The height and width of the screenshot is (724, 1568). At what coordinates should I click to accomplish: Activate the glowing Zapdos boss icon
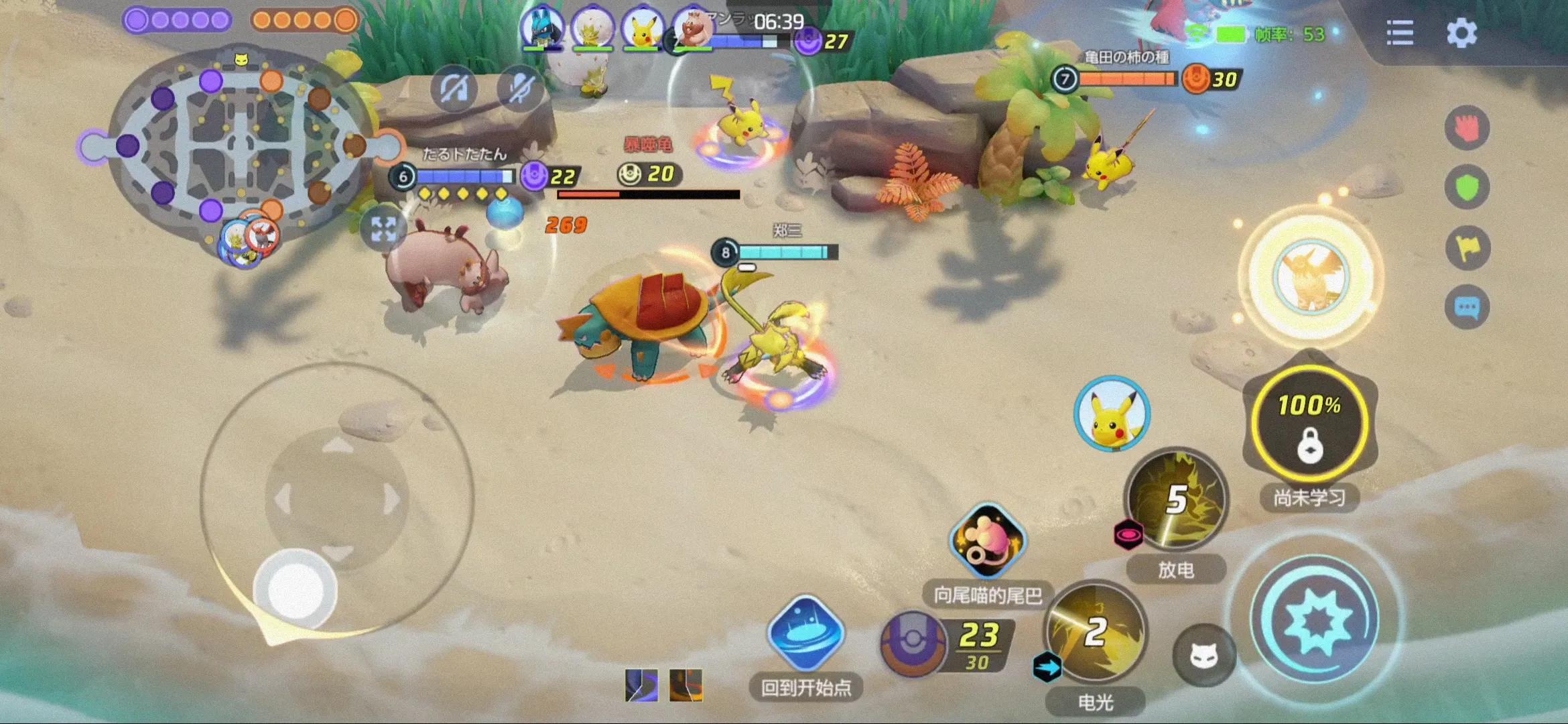tap(1309, 276)
